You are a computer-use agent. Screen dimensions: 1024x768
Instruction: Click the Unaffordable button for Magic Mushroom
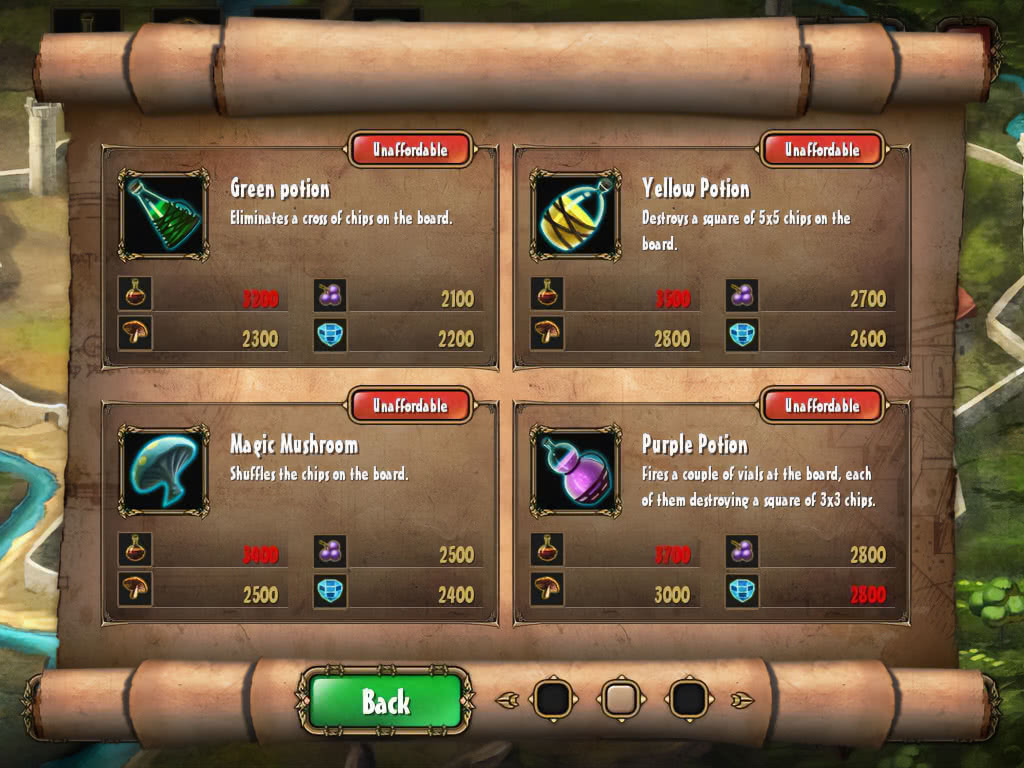[410, 406]
